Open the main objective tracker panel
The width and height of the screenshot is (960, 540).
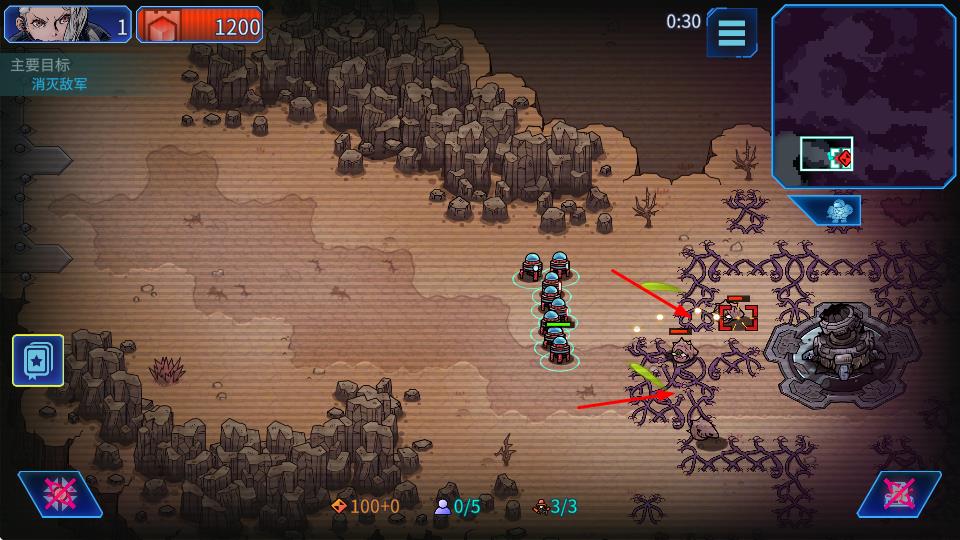click(50, 74)
